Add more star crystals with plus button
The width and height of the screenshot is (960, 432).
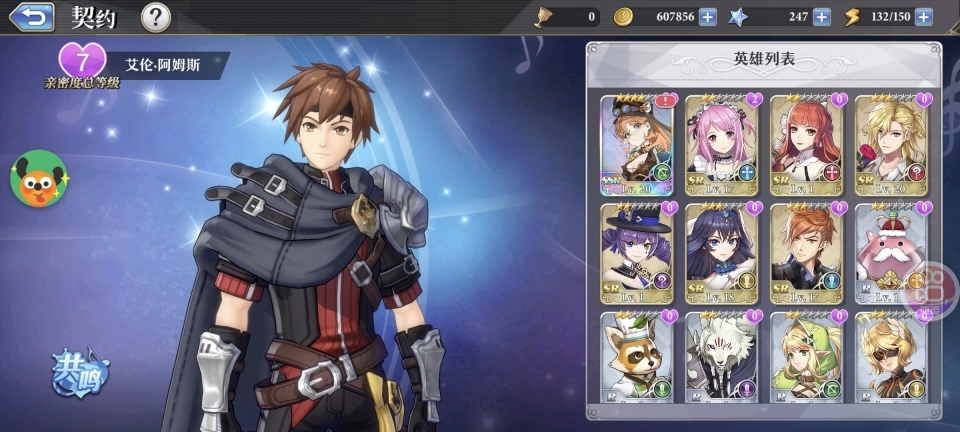pos(821,16)
